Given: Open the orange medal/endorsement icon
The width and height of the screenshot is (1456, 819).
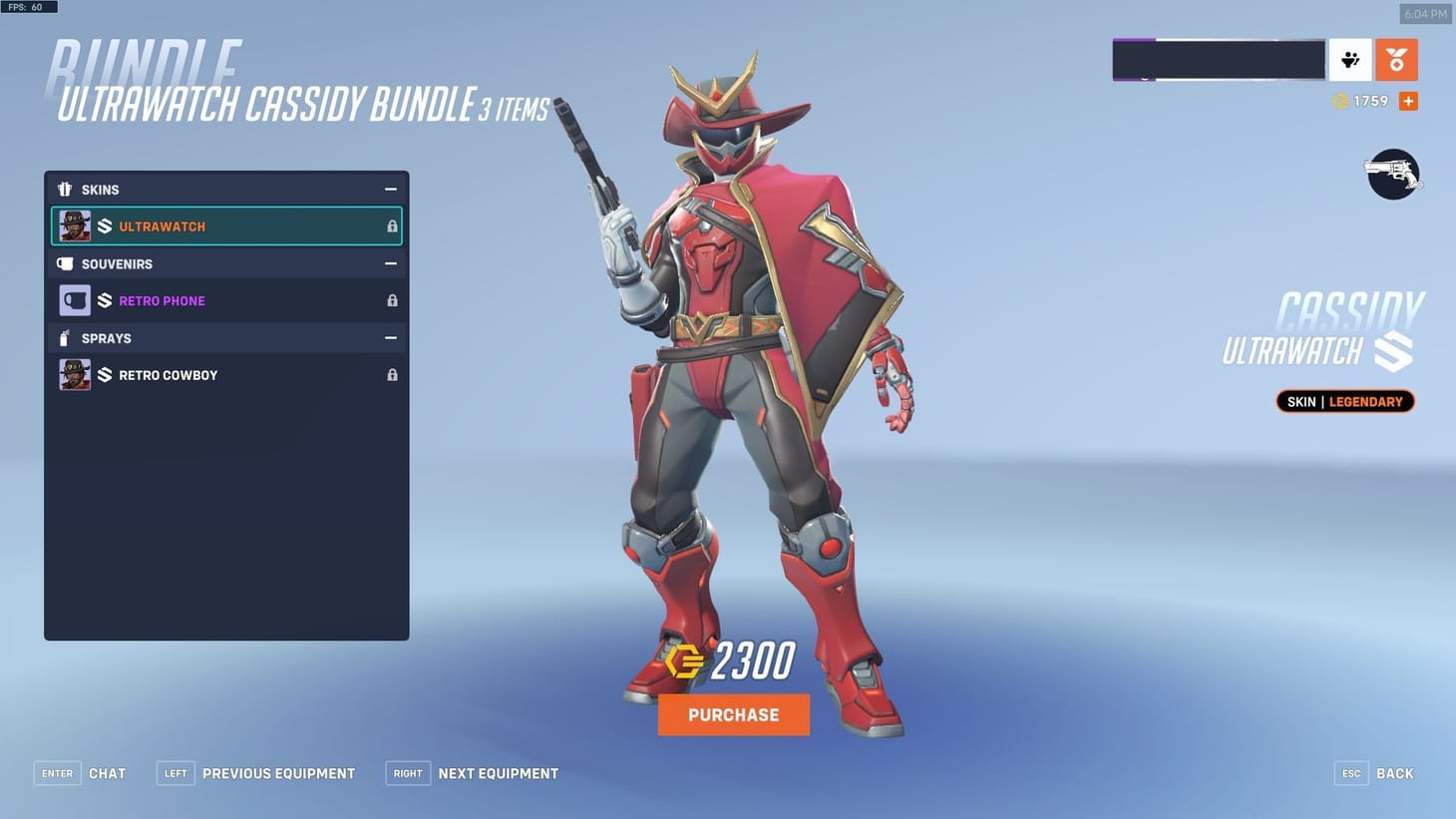Looking at the screenshot, I should pyautogui.click(x=1396, y=60).
